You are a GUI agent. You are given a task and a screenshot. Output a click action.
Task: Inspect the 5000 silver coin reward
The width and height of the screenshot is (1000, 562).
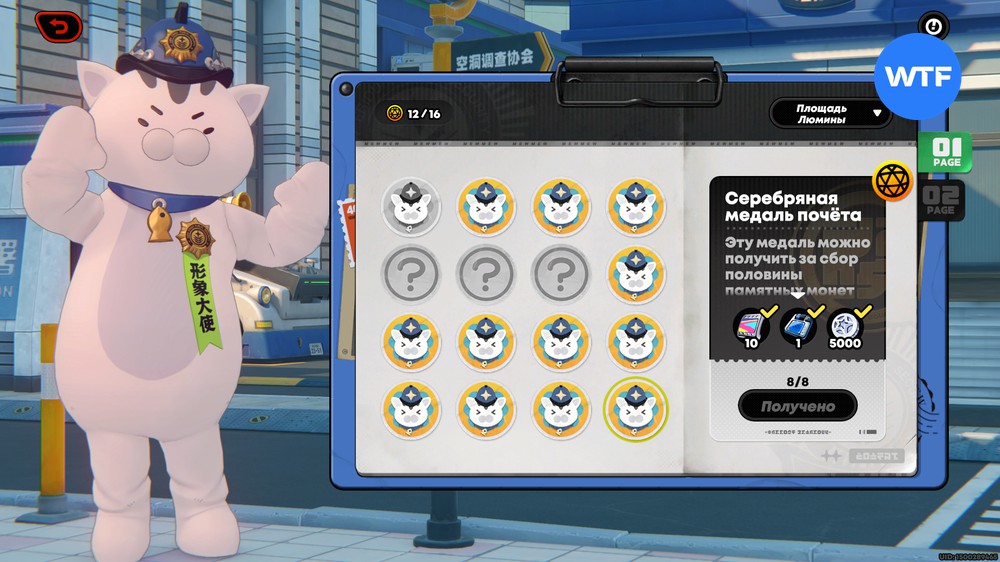point(845,325)
